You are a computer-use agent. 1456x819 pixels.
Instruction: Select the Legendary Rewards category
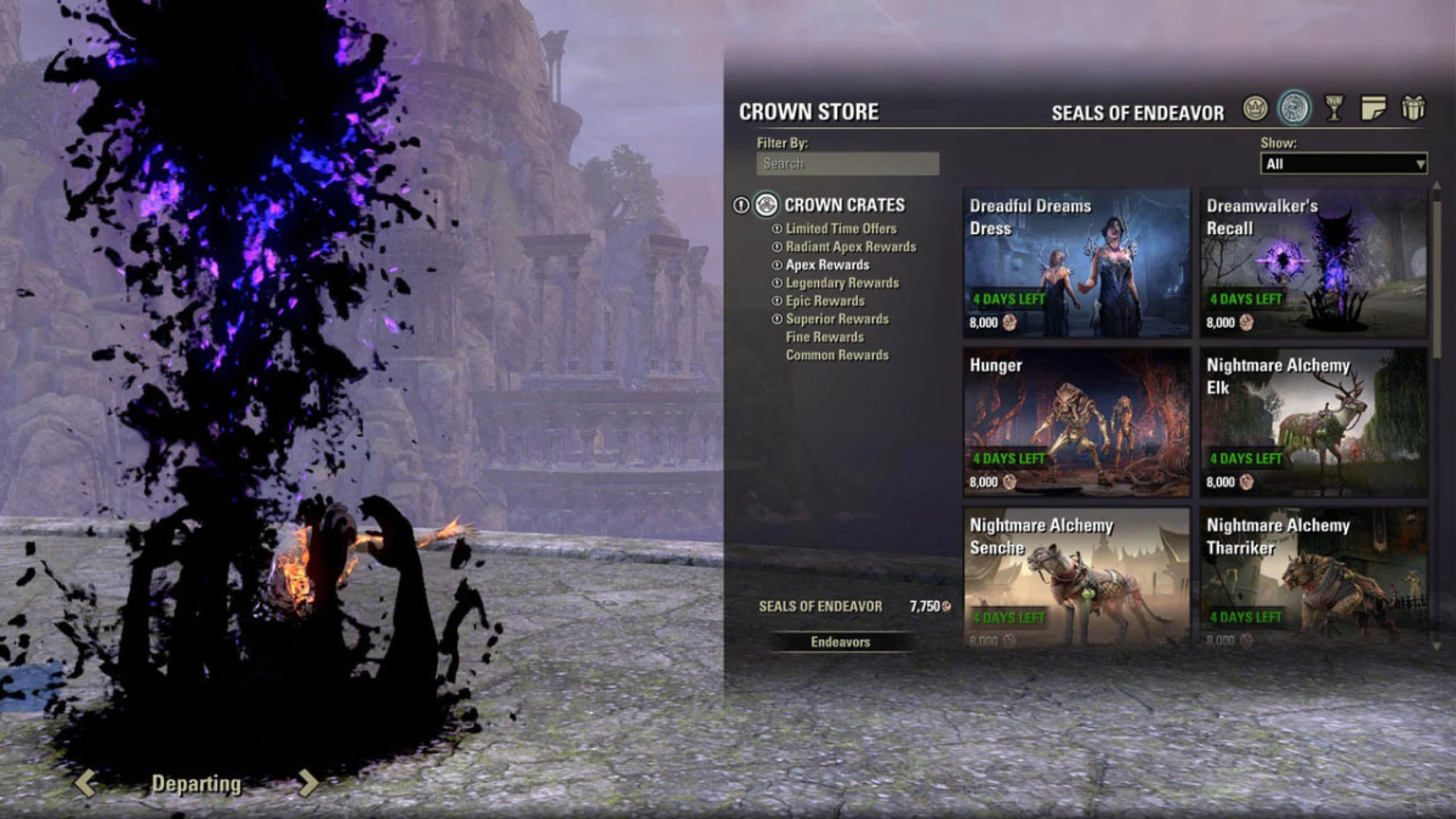point(843,283)
